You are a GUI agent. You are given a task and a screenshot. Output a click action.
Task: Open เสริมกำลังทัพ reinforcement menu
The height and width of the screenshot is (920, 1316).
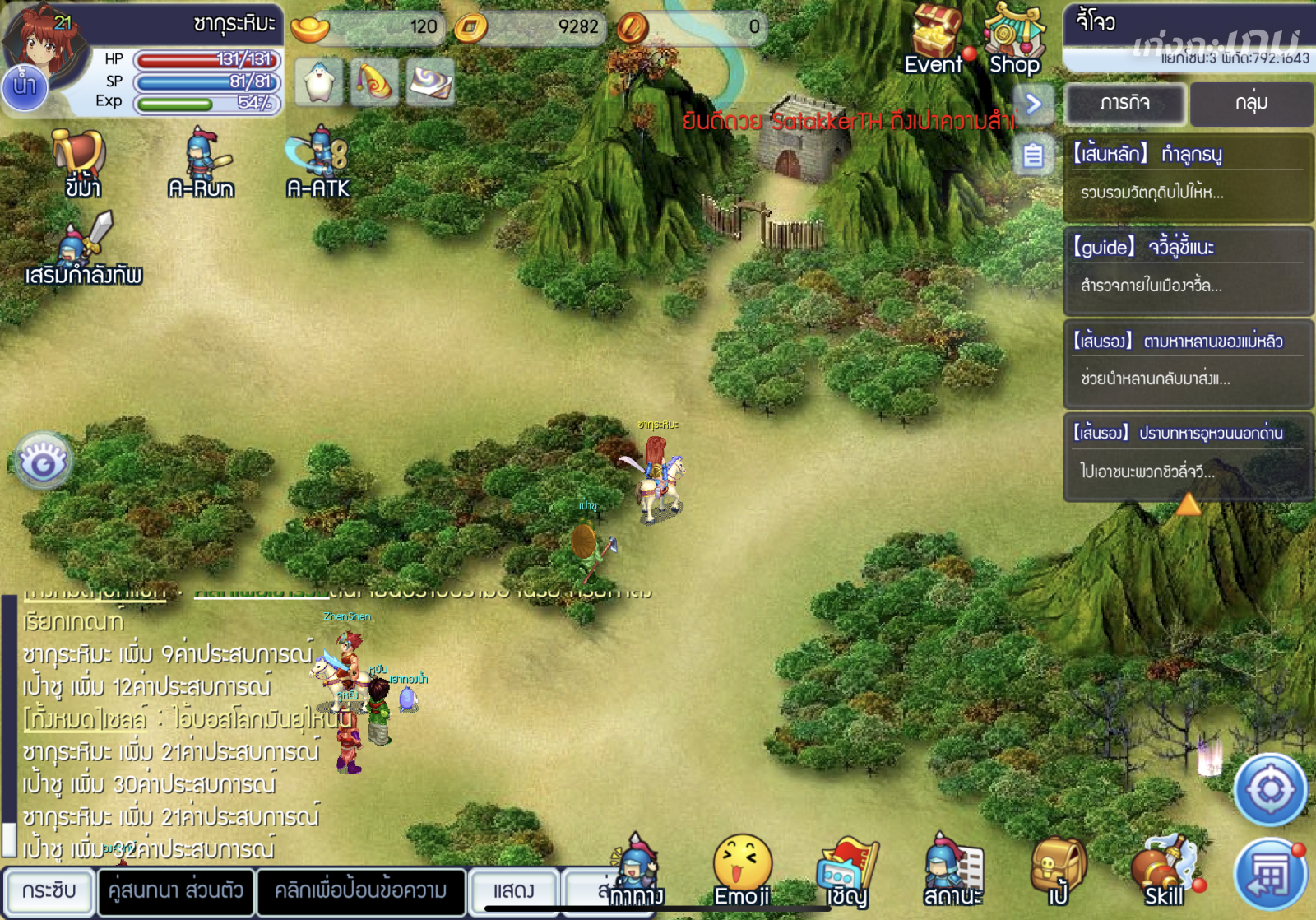click(x=84, y=249)
